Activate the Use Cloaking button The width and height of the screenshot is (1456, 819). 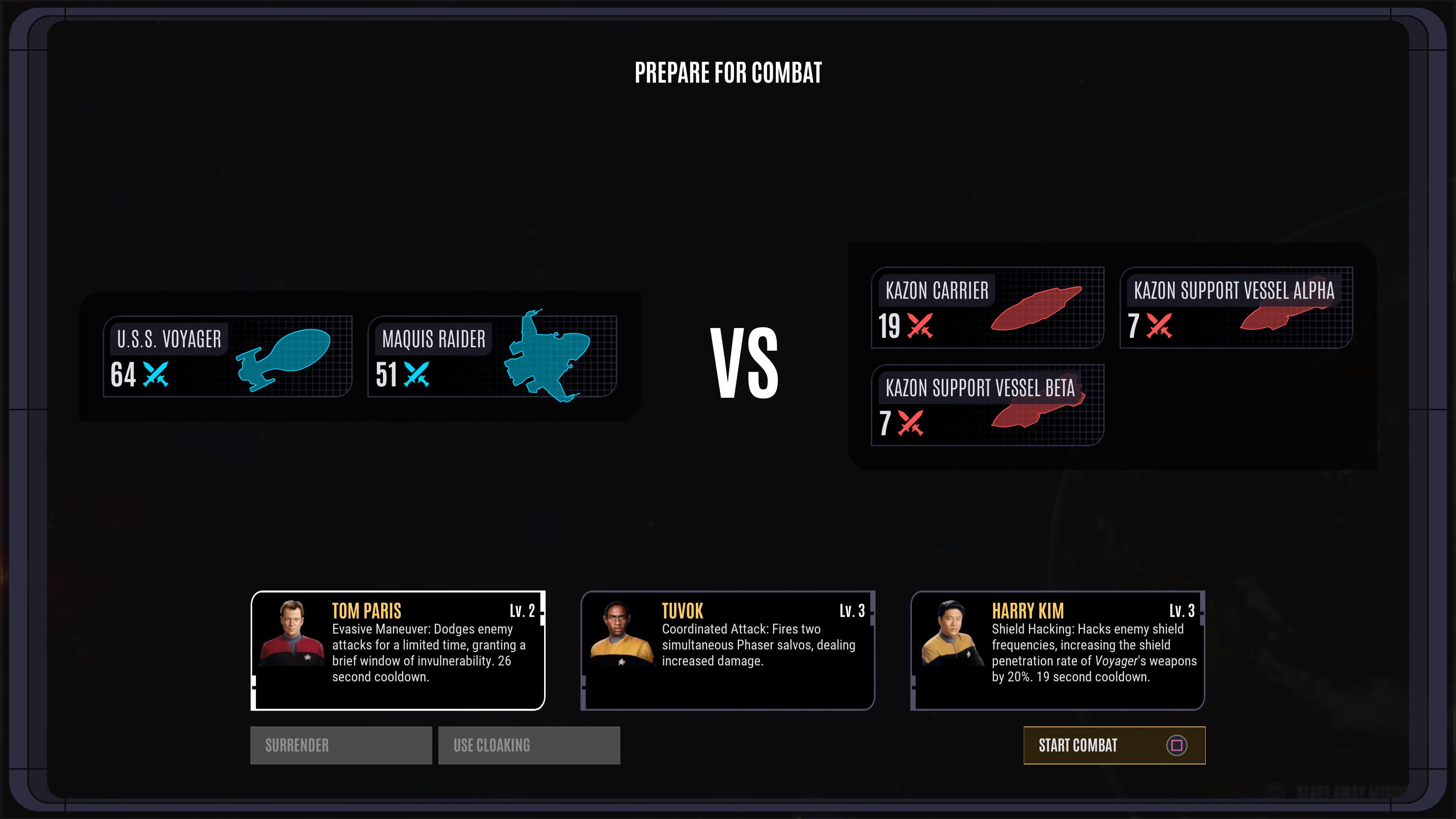pyautogui.click(x=529, y=745)
